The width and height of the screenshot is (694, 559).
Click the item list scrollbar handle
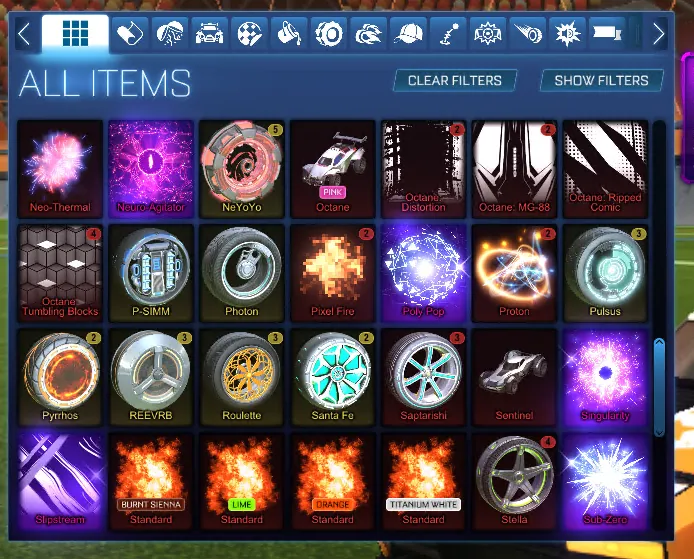pos(659,385)
